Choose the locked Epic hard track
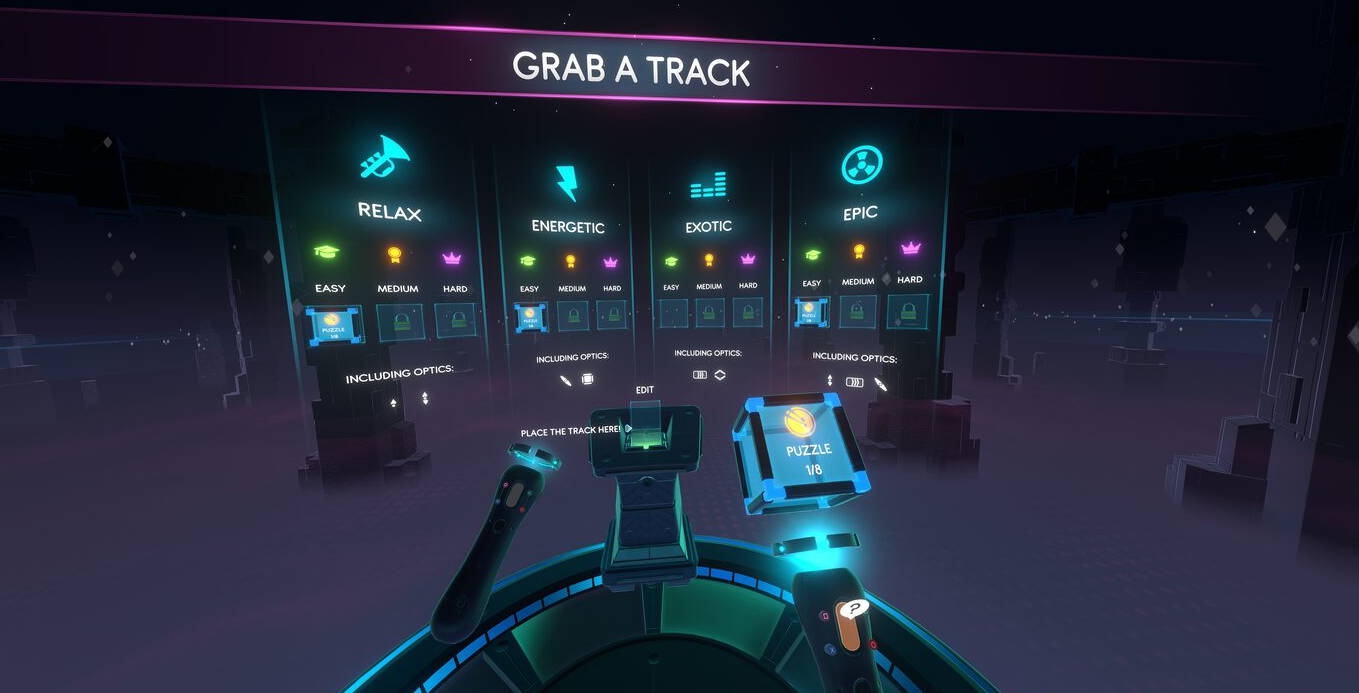This screenshot has height=693, width=1359. point(908,309)
